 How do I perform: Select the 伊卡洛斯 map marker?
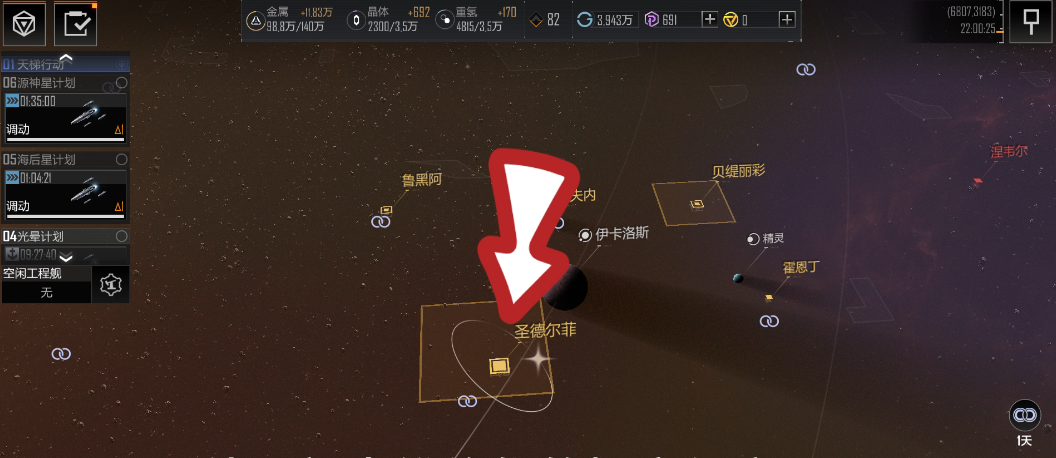(586, 235)
